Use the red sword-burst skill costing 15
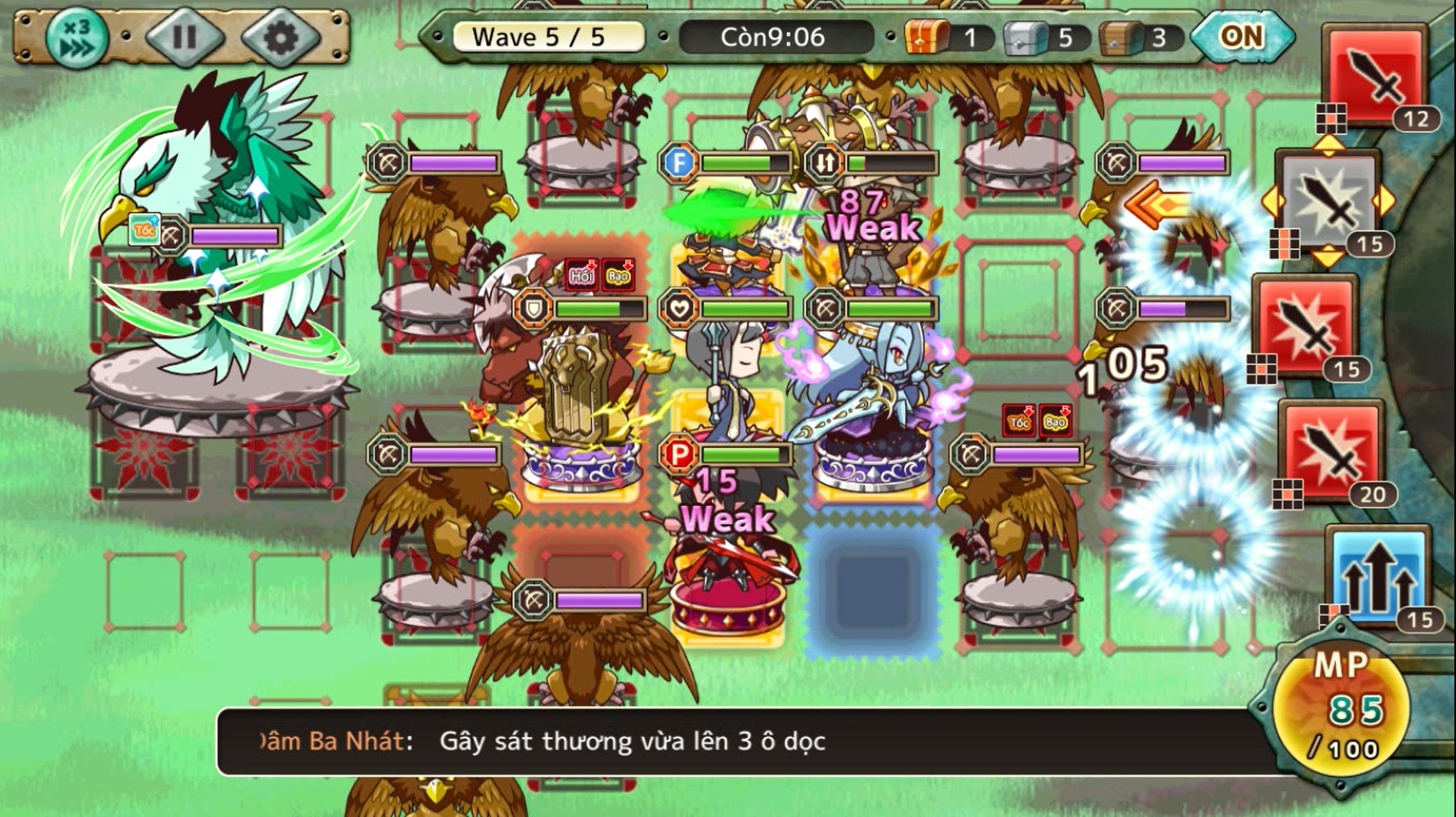1456x817 pixels. tap(1305, 325)
